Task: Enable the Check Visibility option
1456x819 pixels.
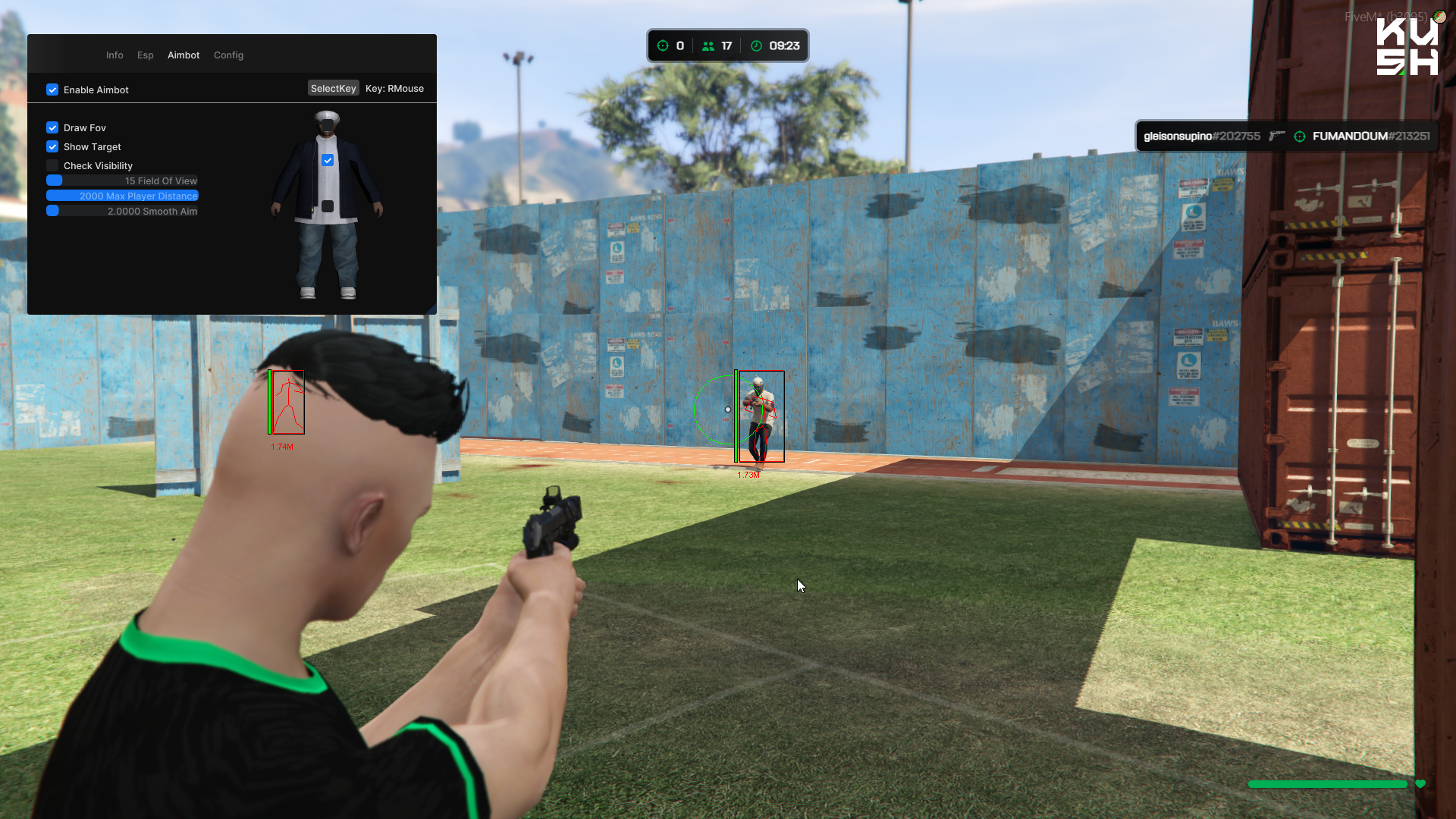Action: (52, 165)
